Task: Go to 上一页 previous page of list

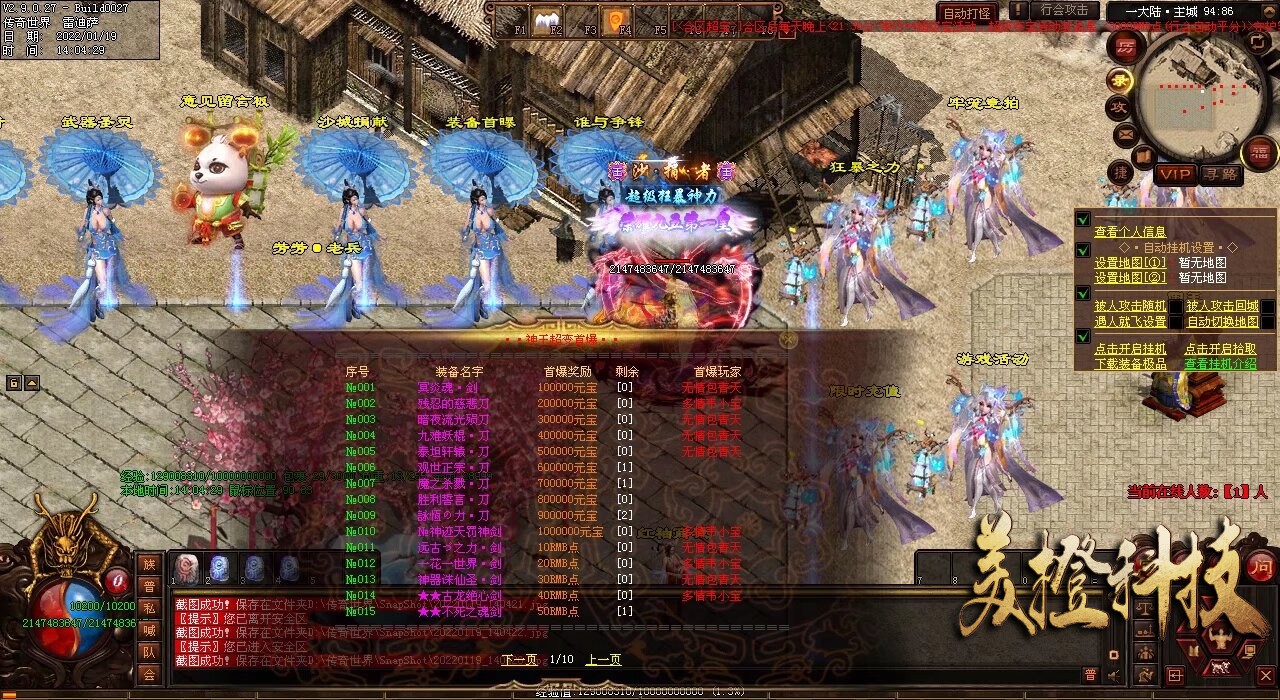Action: tap(603, 660)
